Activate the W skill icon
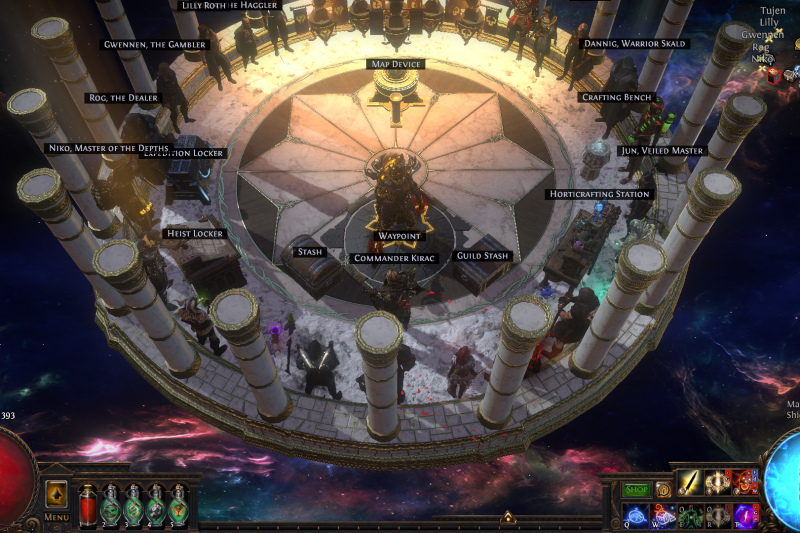This screenshot has width=800, height=533. click(x=662, y=514)
